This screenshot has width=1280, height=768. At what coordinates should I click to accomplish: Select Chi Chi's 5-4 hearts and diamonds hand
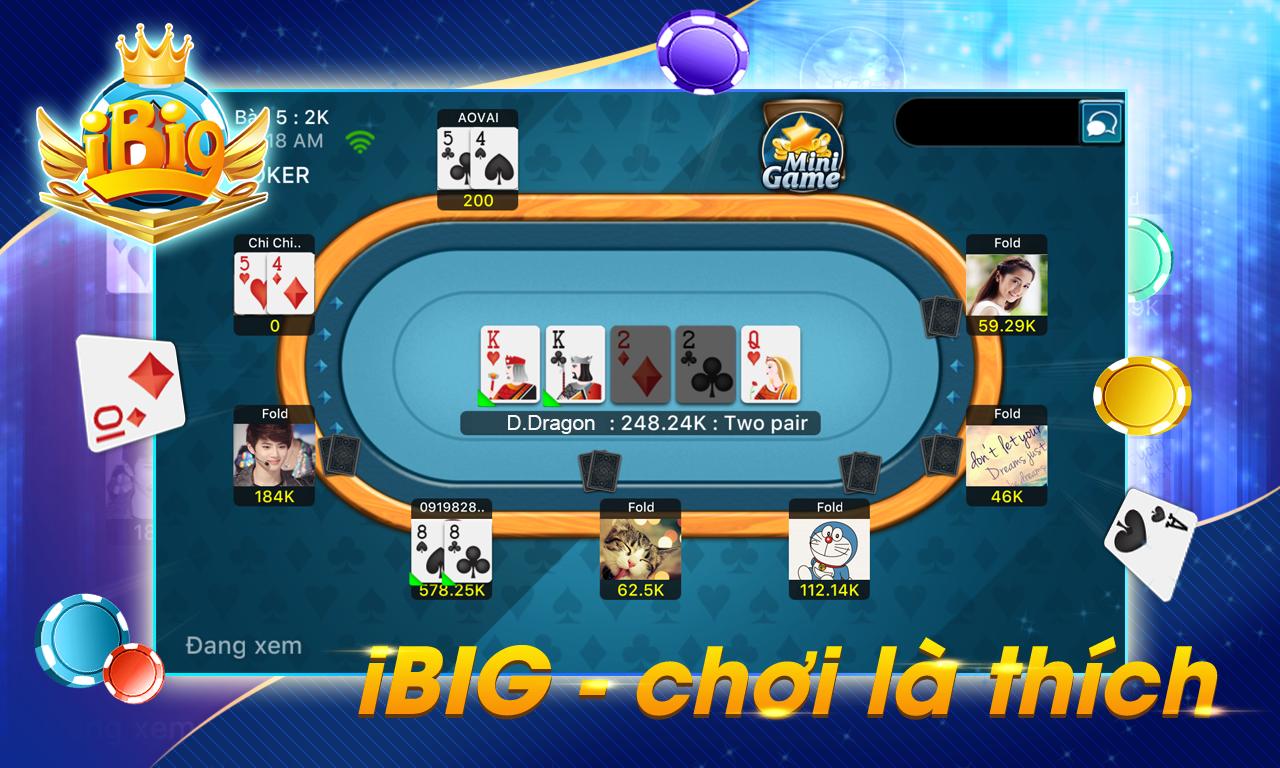pyautogui.click(x=272, y=283)
